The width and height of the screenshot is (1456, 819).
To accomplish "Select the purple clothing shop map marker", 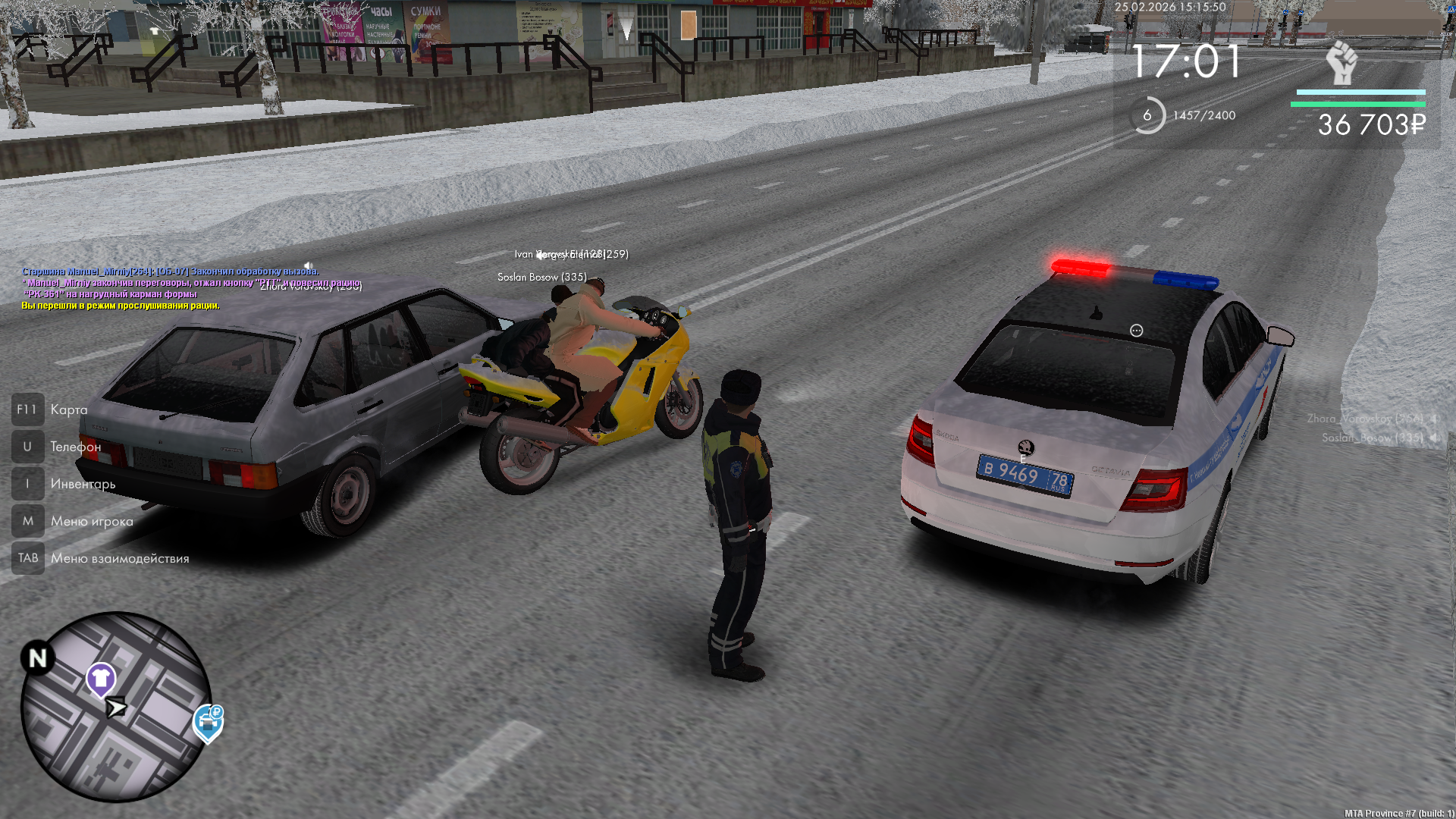I will tap(100, 678).
